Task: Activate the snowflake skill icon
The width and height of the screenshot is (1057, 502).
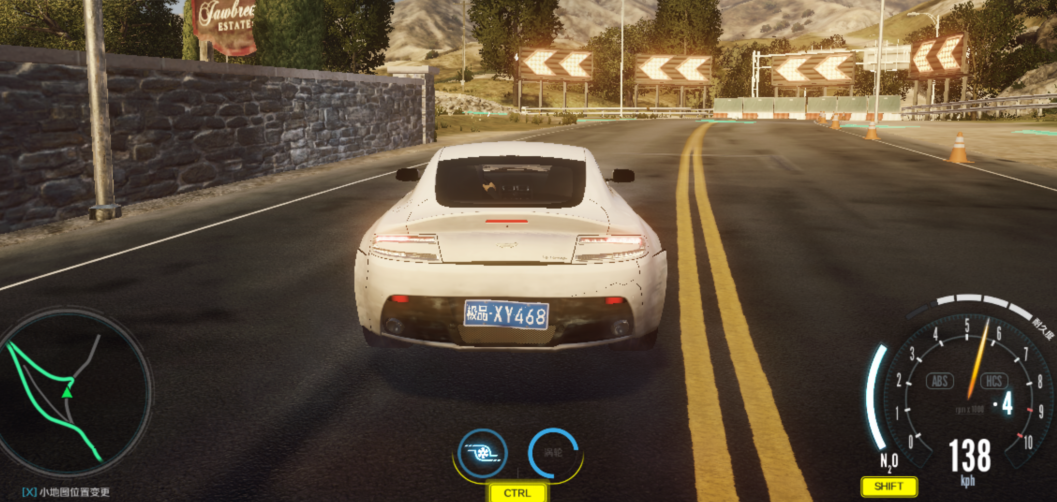Action: coord(482,453)
